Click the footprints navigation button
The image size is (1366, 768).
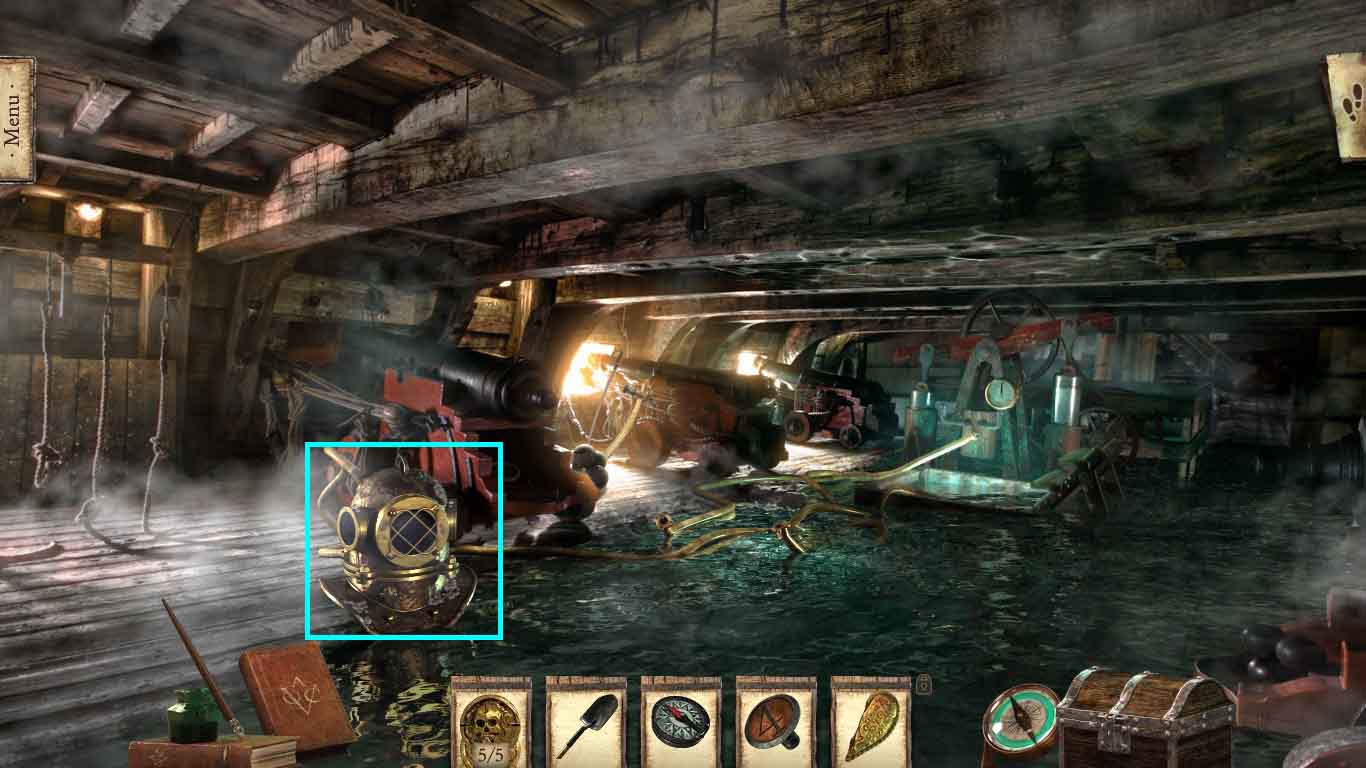1349,106
